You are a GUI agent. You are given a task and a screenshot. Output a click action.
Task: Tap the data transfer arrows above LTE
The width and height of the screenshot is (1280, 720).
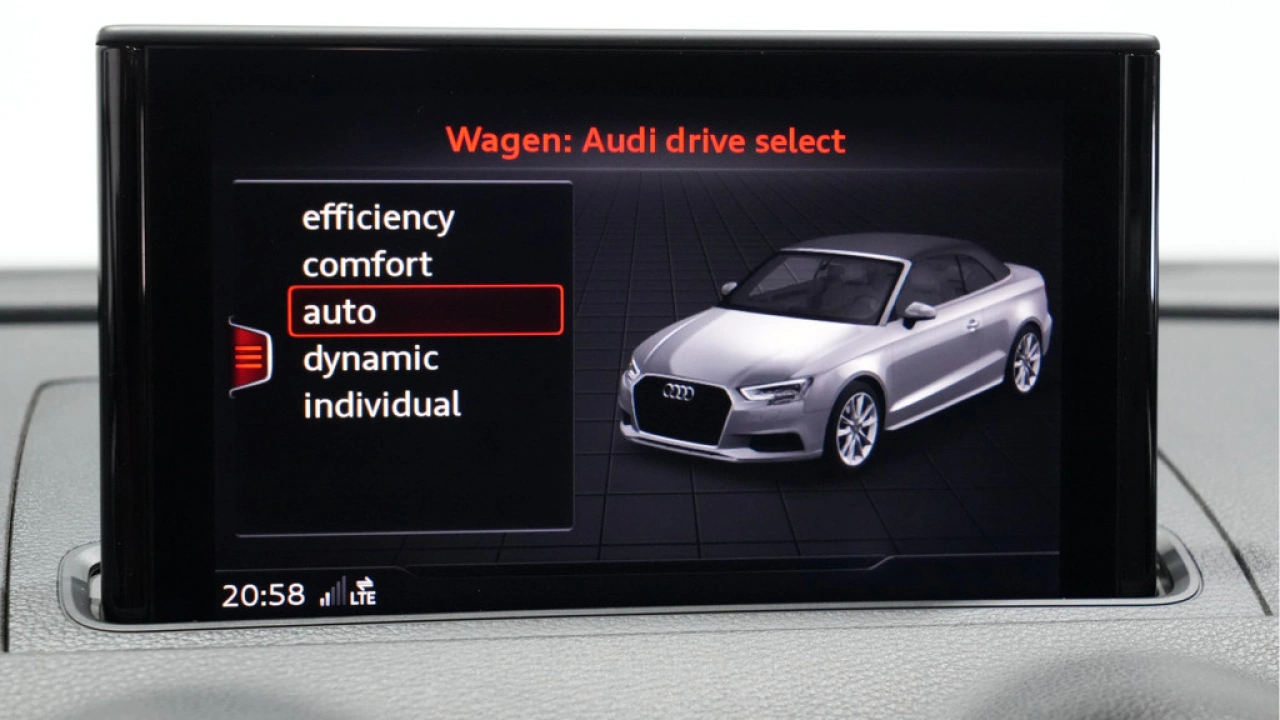click(364, 584)
